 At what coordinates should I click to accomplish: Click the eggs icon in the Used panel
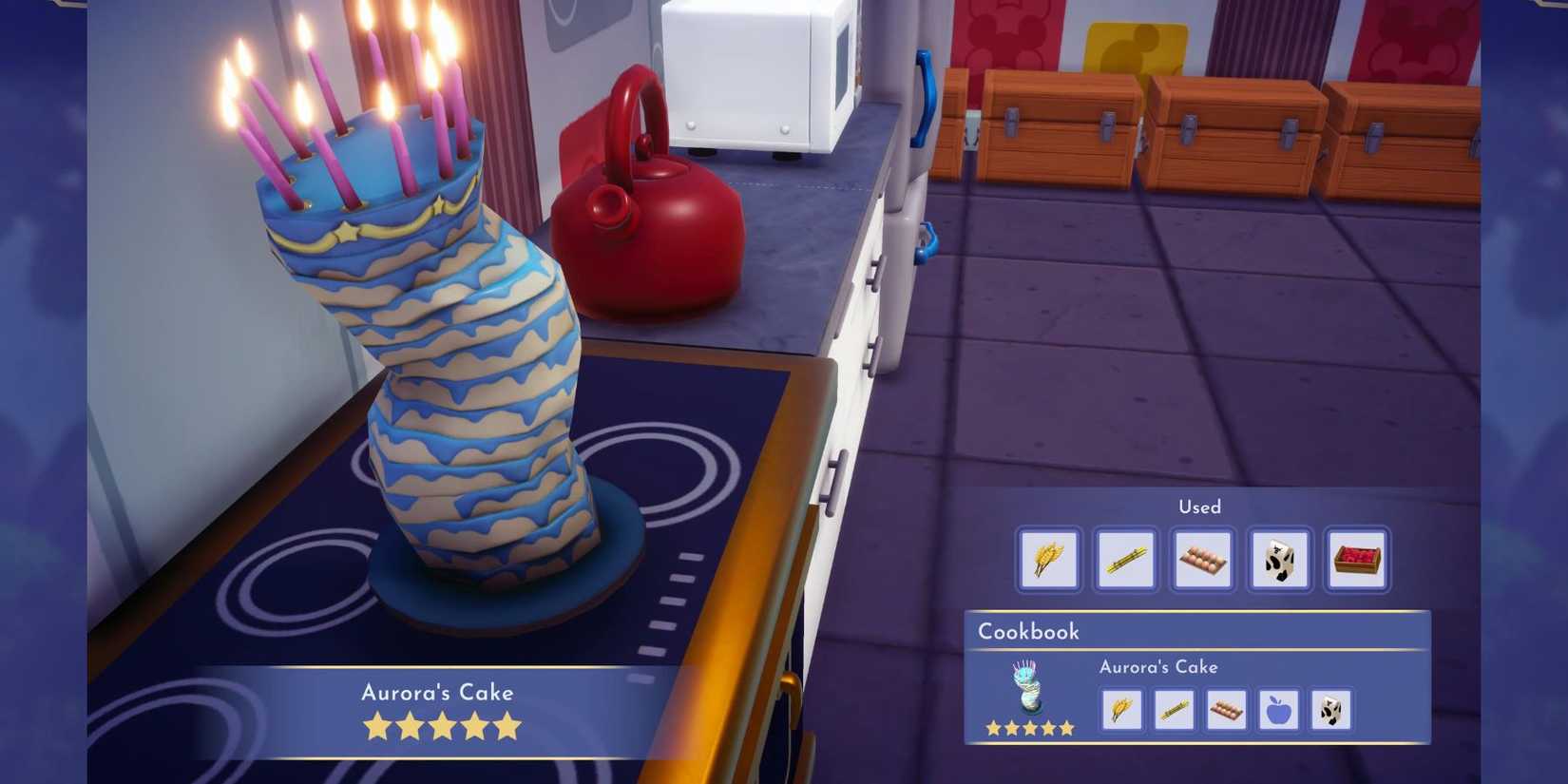(1202, 560)
